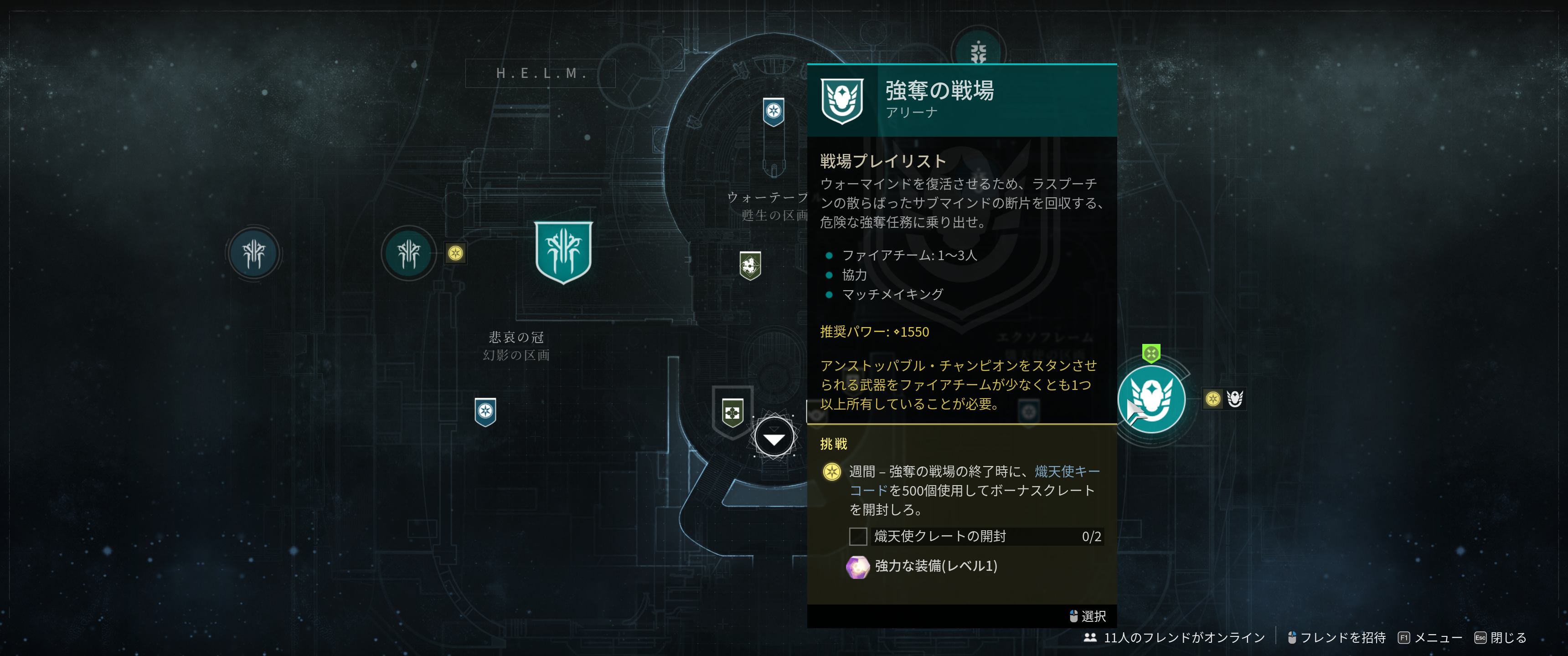The height and width of the screenshot is (656, 1568).
Task: Click the white Seraph icon right of the battleground node
Action: pos(1236,399)
